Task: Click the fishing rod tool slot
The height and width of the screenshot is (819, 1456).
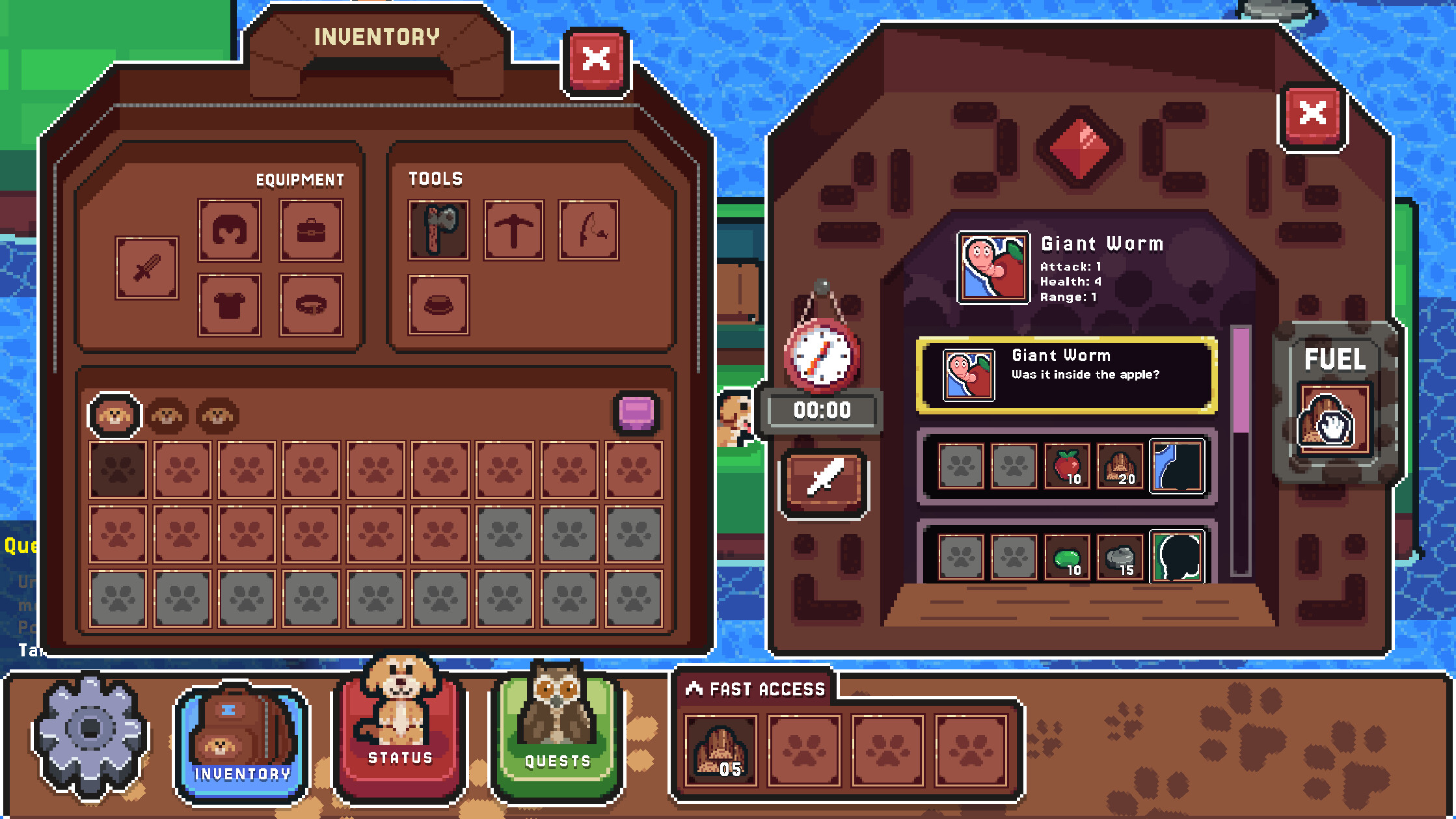Action: 587,230
